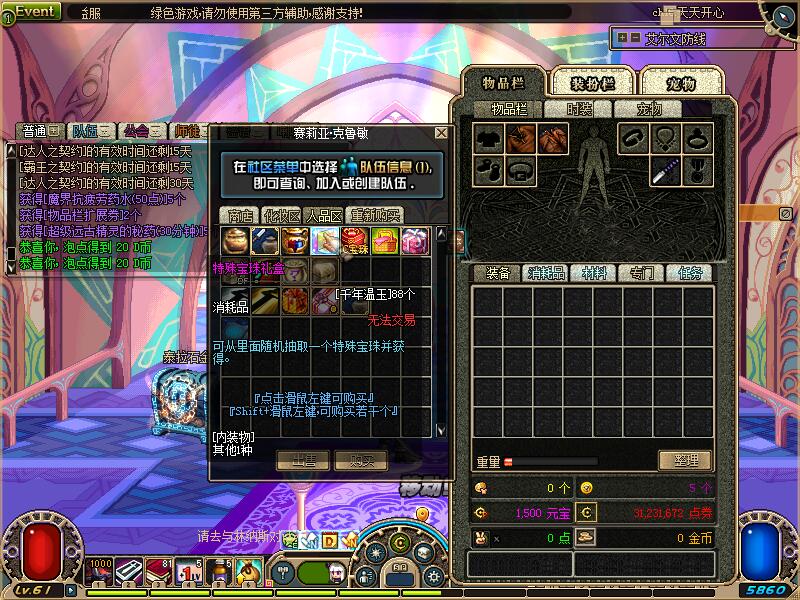The height and width of the screenshot is (600, 800).
Task: Open the 重新购买 buyback tab
Action: (376, 215)
